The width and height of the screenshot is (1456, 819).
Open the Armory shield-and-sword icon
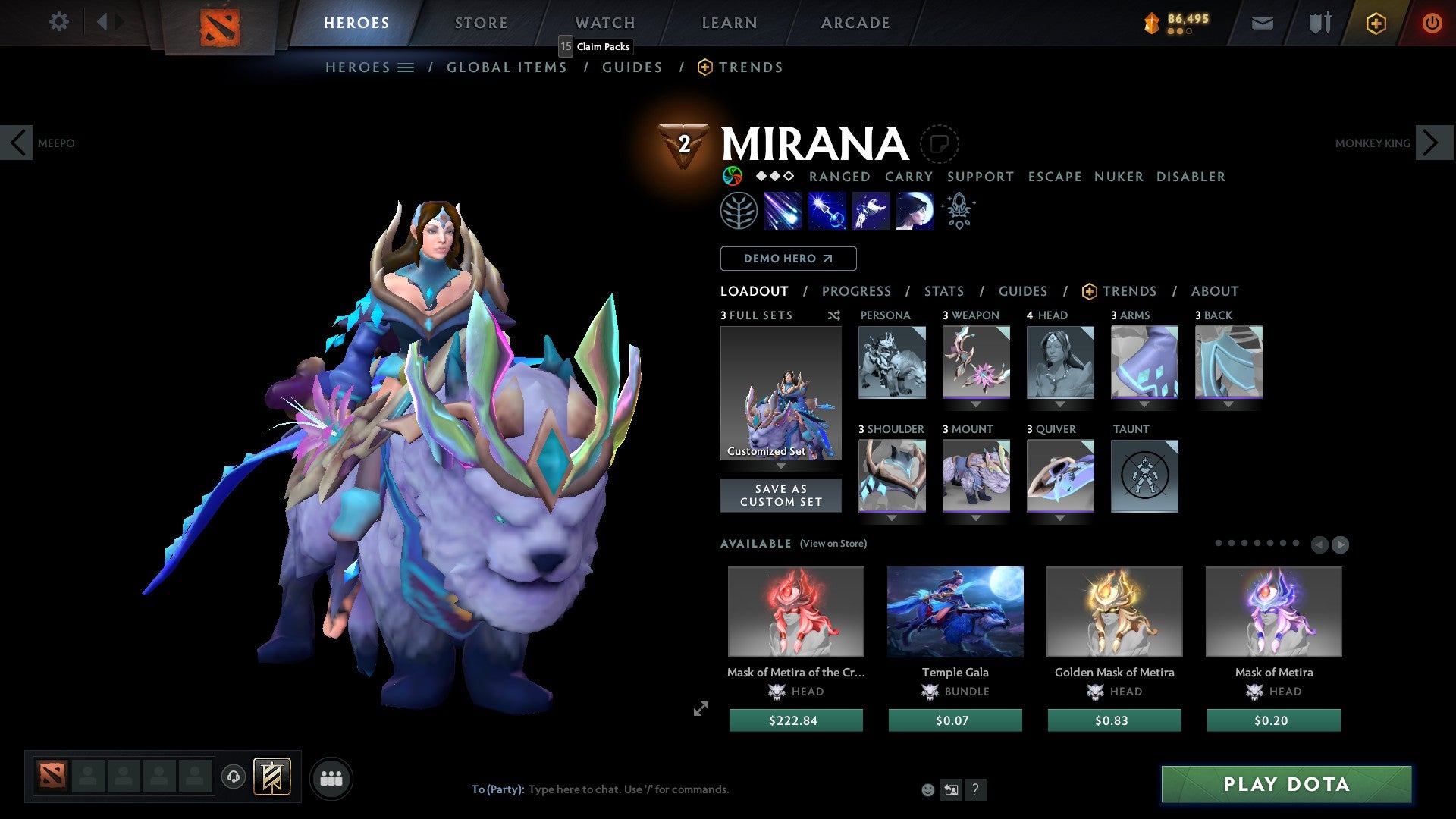click(x=1319, y=22)
